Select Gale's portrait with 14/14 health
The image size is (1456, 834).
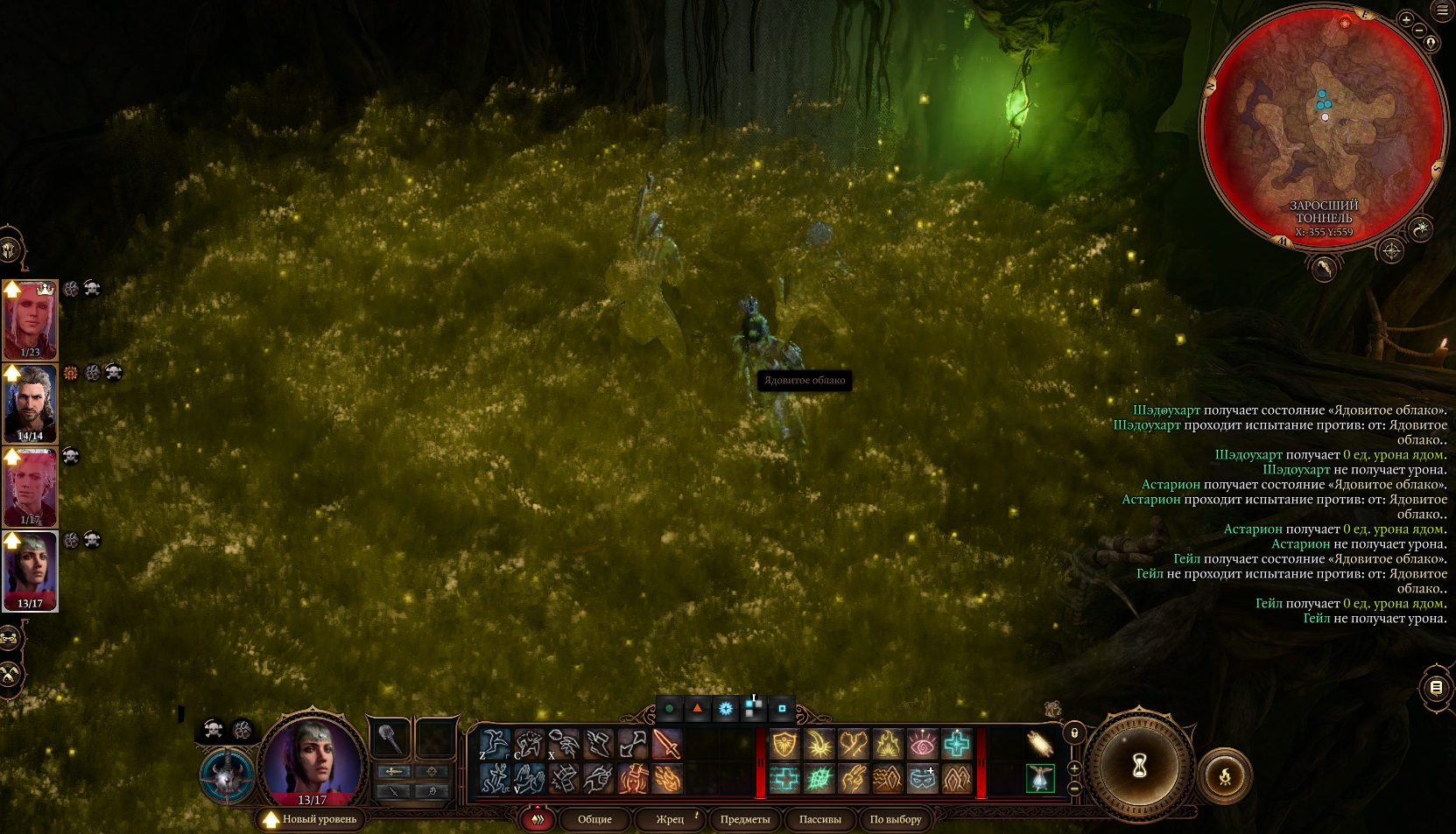tap(31, 403)
